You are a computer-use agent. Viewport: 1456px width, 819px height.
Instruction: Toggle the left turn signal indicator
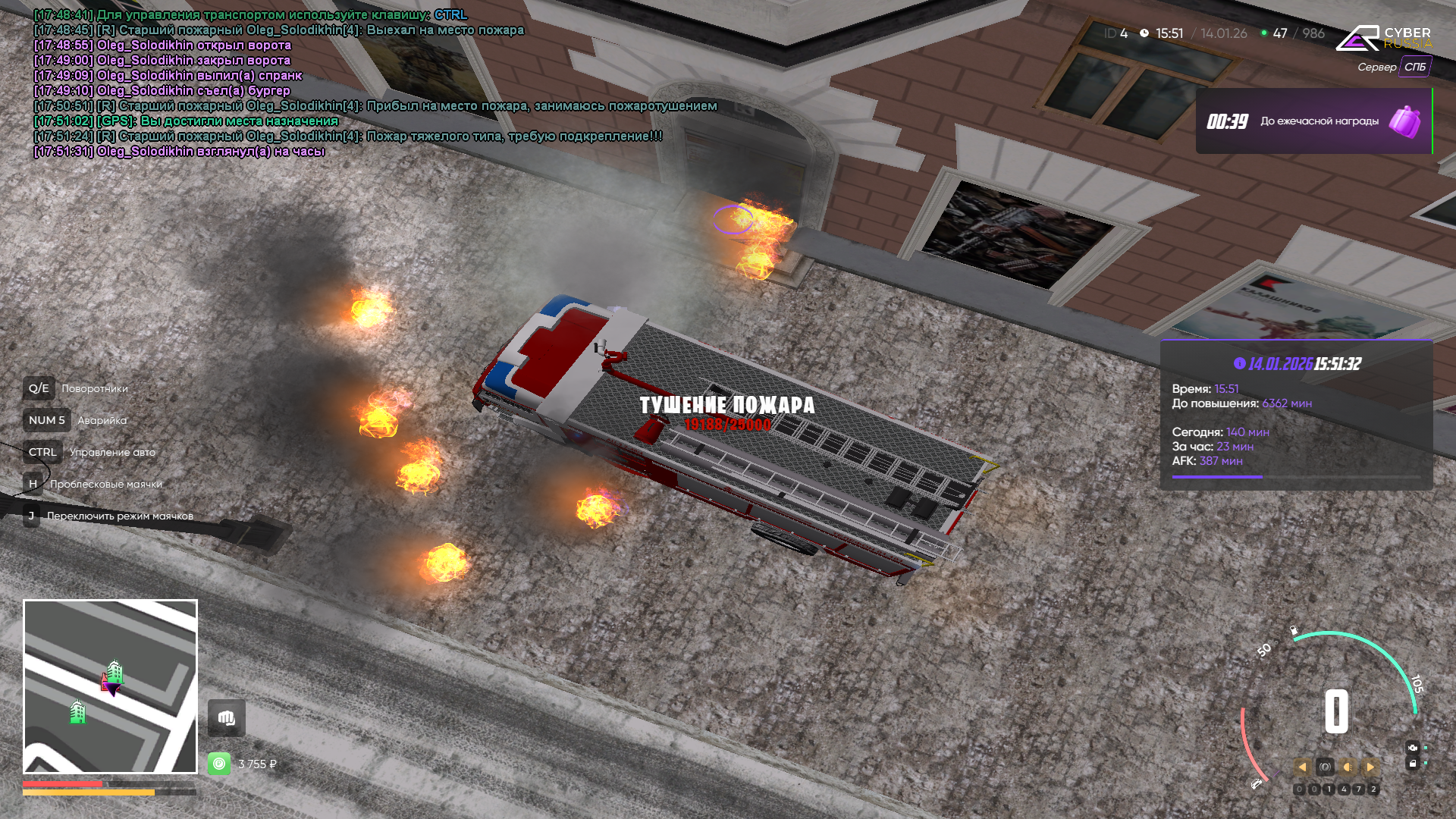[1302, 767]
